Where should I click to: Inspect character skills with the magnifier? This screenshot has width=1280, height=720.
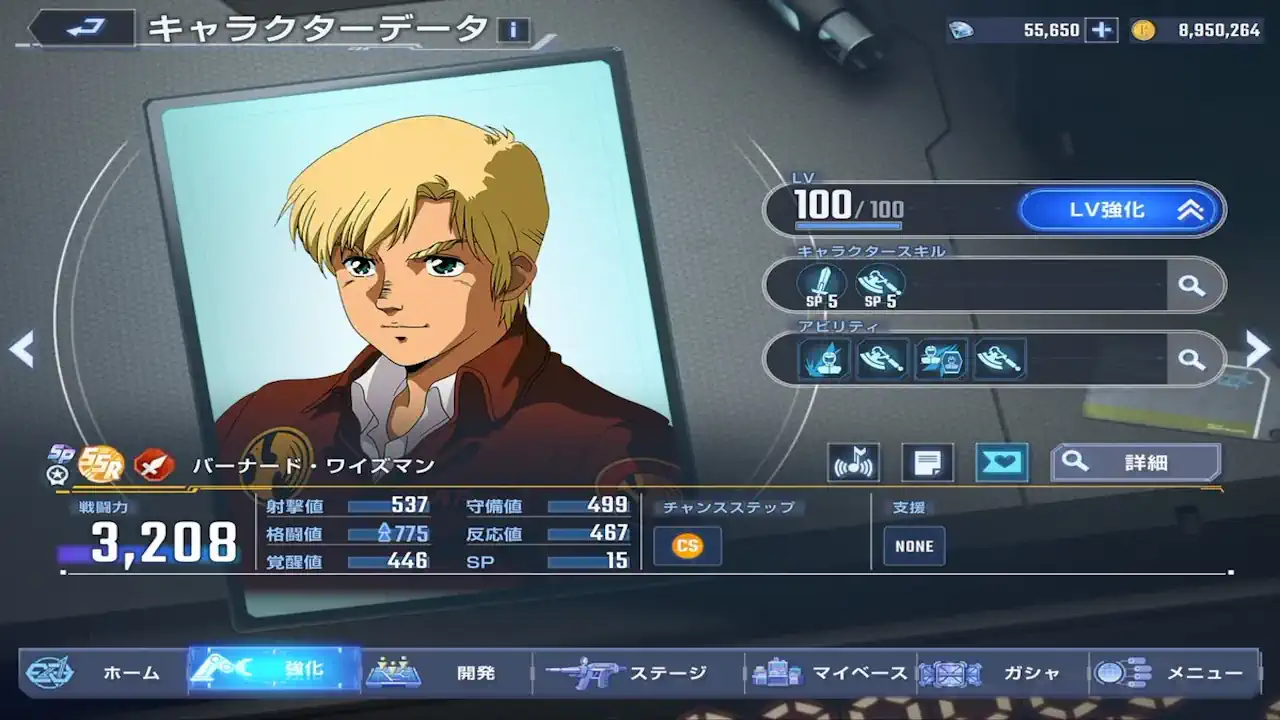(1191, 285)
